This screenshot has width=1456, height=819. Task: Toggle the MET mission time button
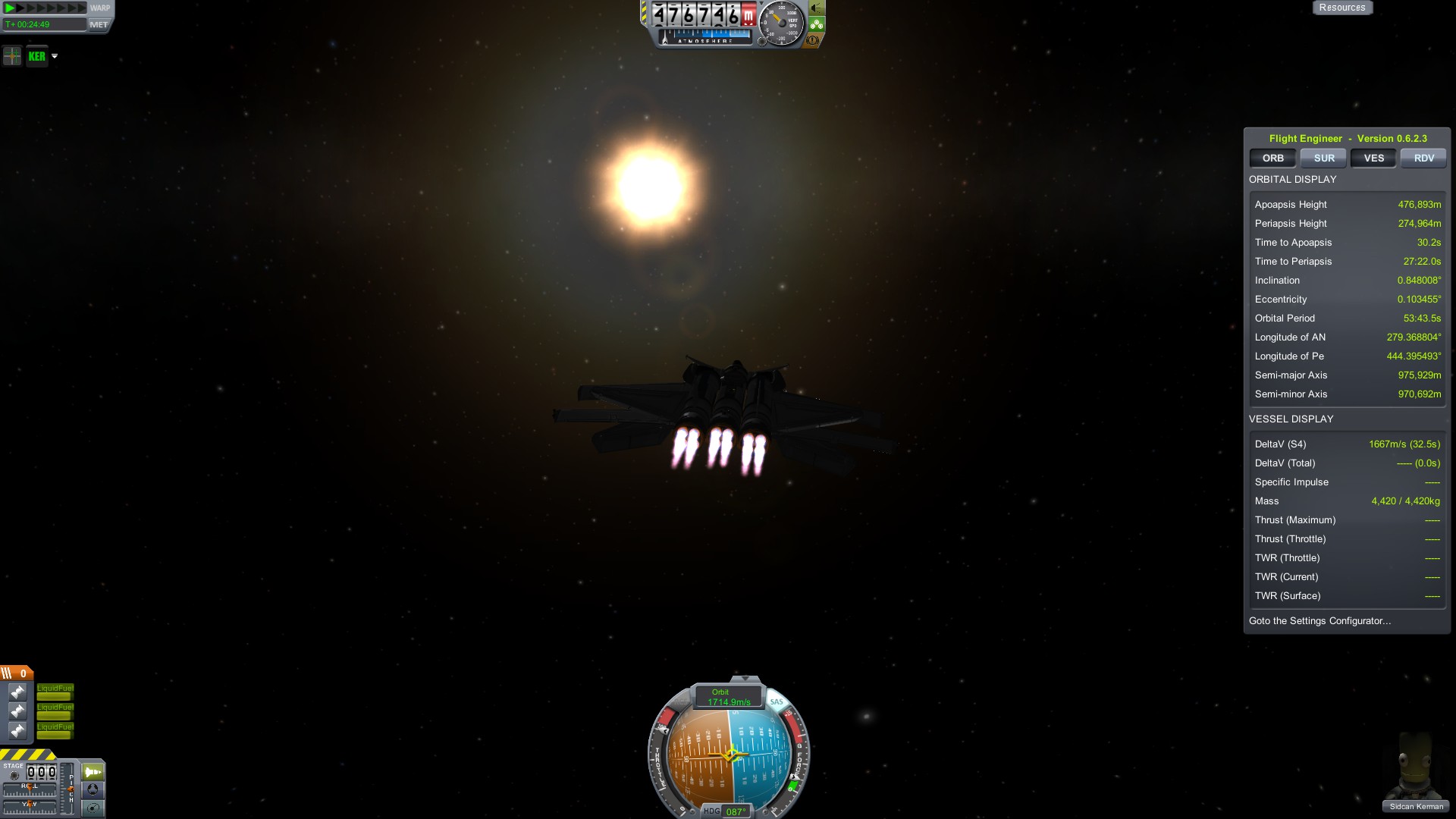(x=99, y=25)
